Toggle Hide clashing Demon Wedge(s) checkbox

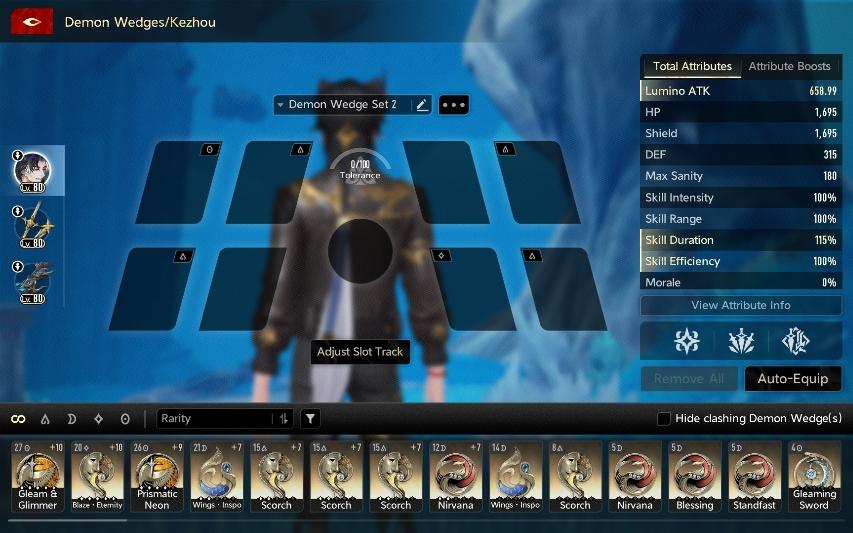coord(664,419)
